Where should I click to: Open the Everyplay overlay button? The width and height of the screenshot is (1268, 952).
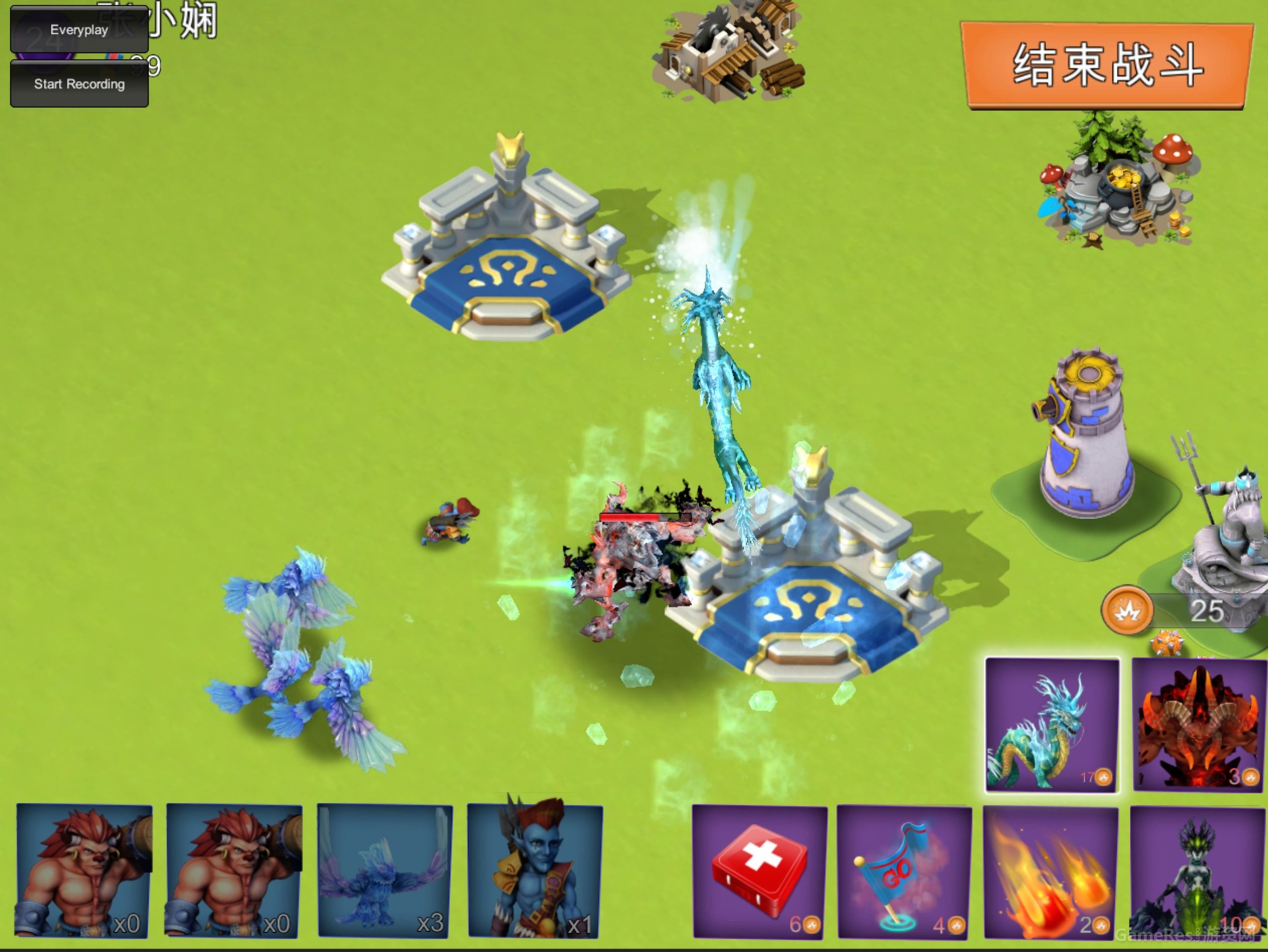[x=79, y=30]
